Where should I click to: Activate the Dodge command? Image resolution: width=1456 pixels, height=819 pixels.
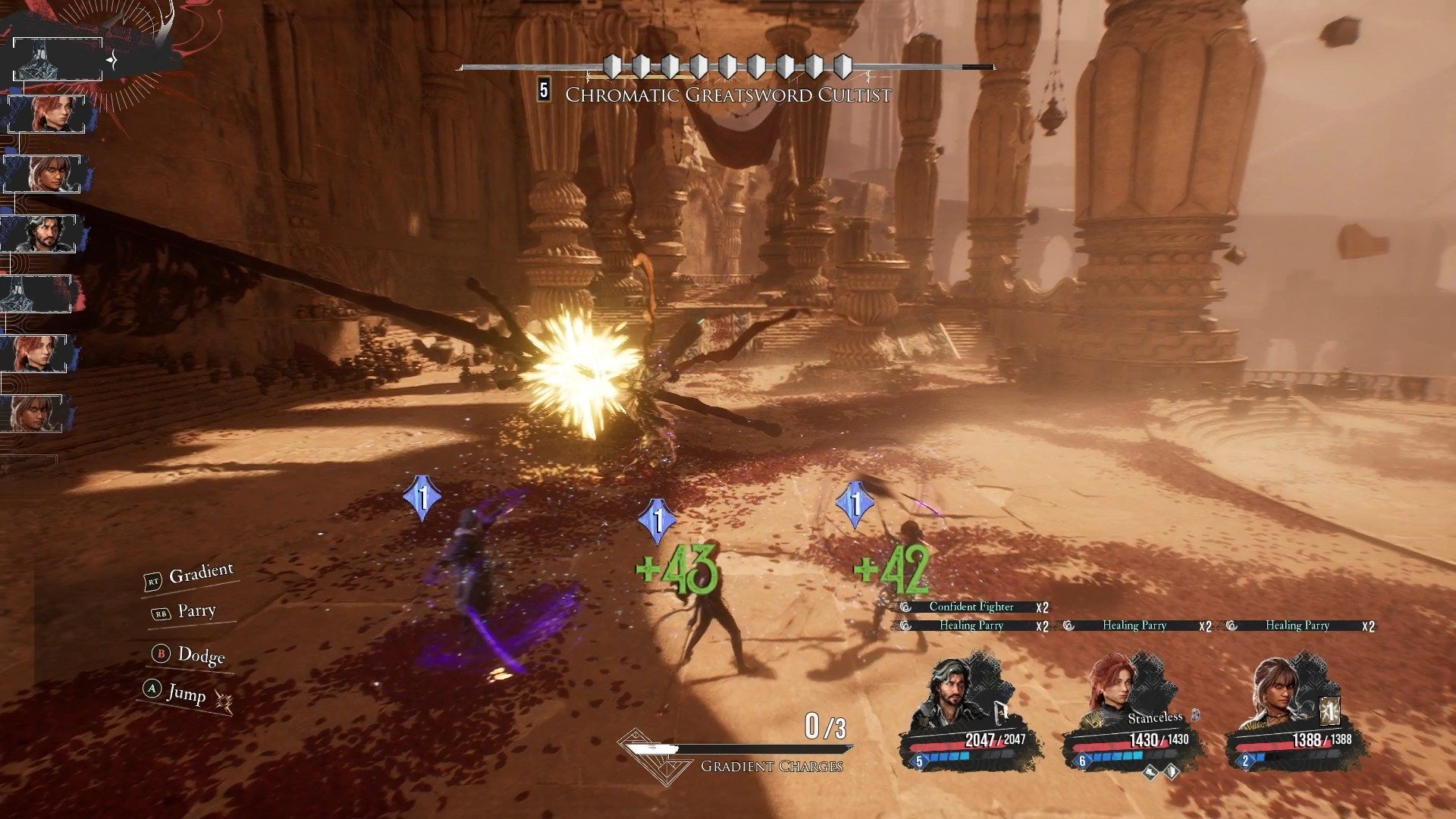point(199,654)
